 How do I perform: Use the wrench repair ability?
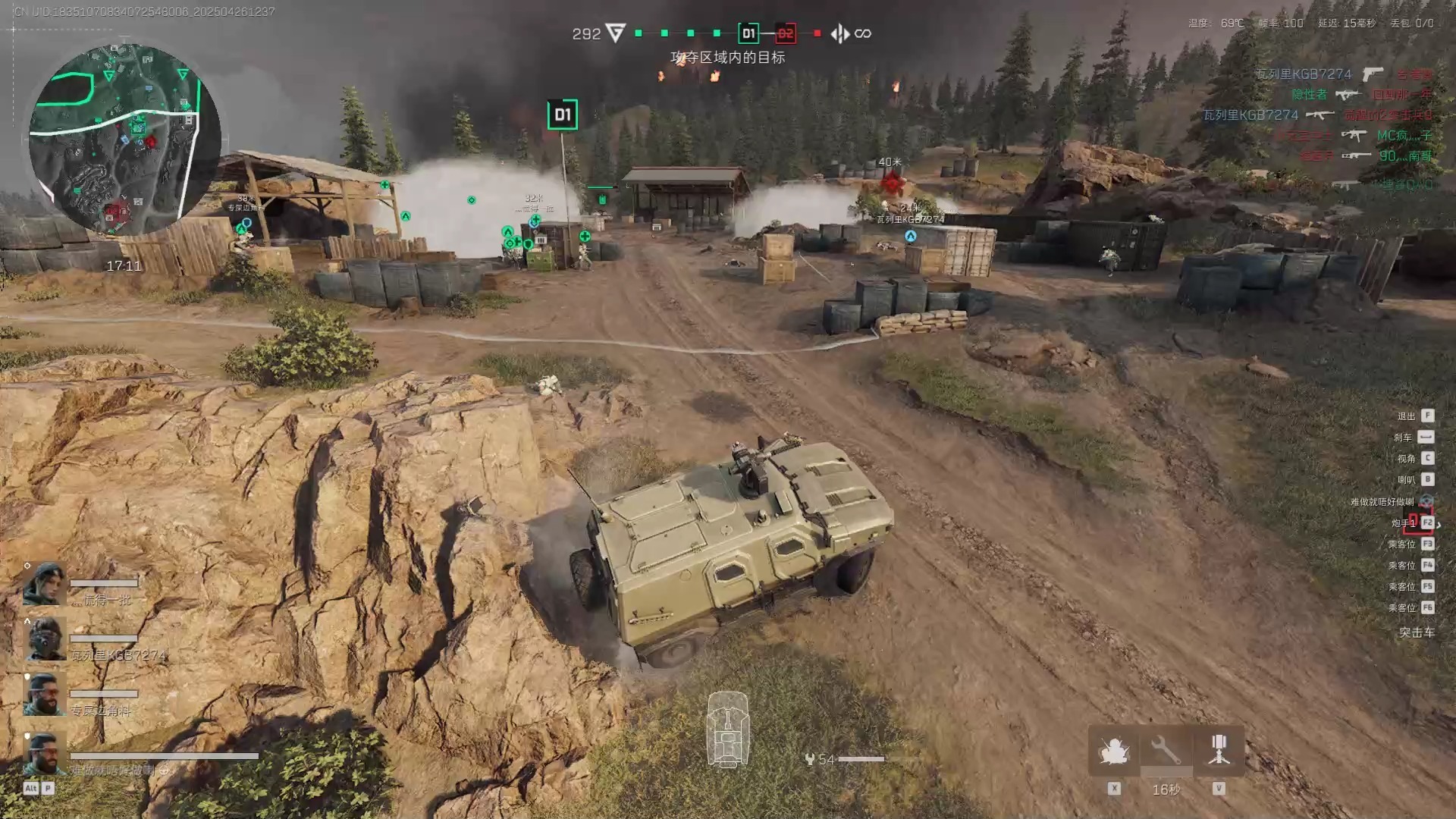1166,751
